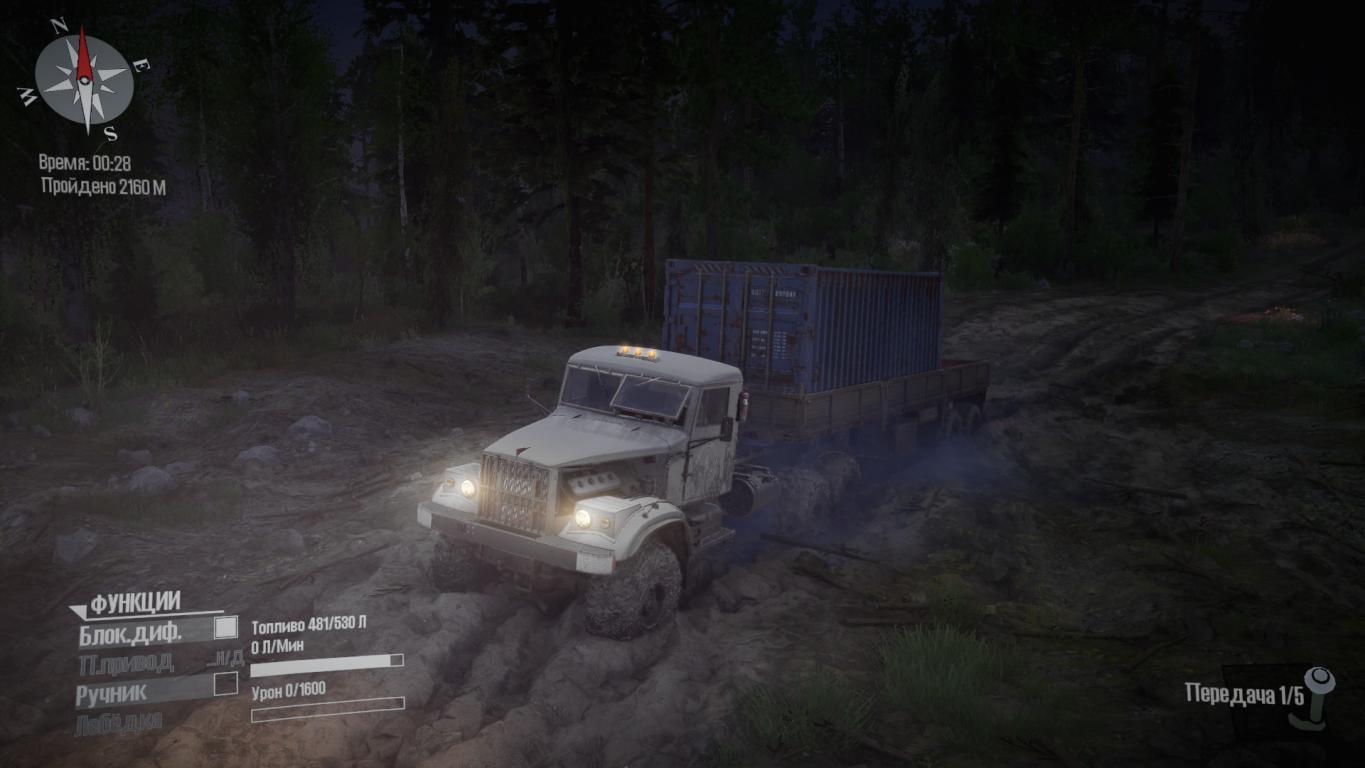The height and width of the screenshot is (768, 1365).
Task: Open the ФУНКЦИИ functions panel header
Action: [x=134, y=603]
